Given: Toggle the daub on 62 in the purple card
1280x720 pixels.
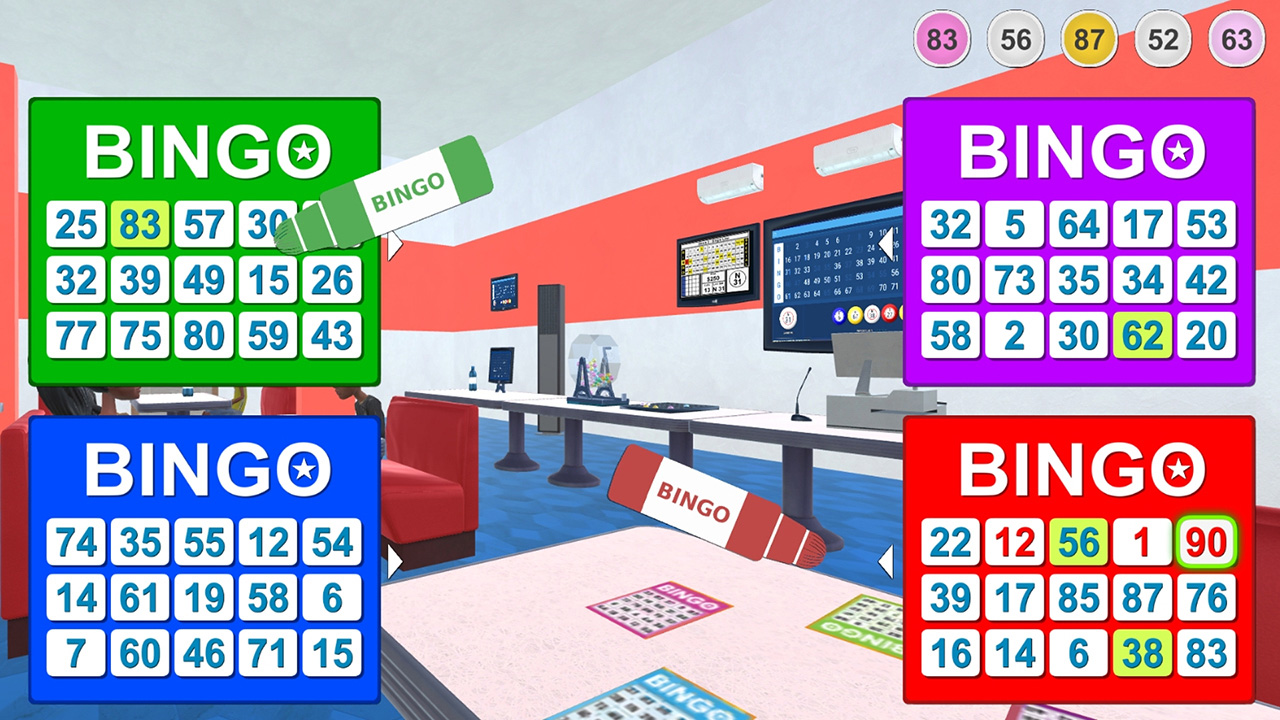Looking at the screenshot, I should click(x=1142, y=336).
